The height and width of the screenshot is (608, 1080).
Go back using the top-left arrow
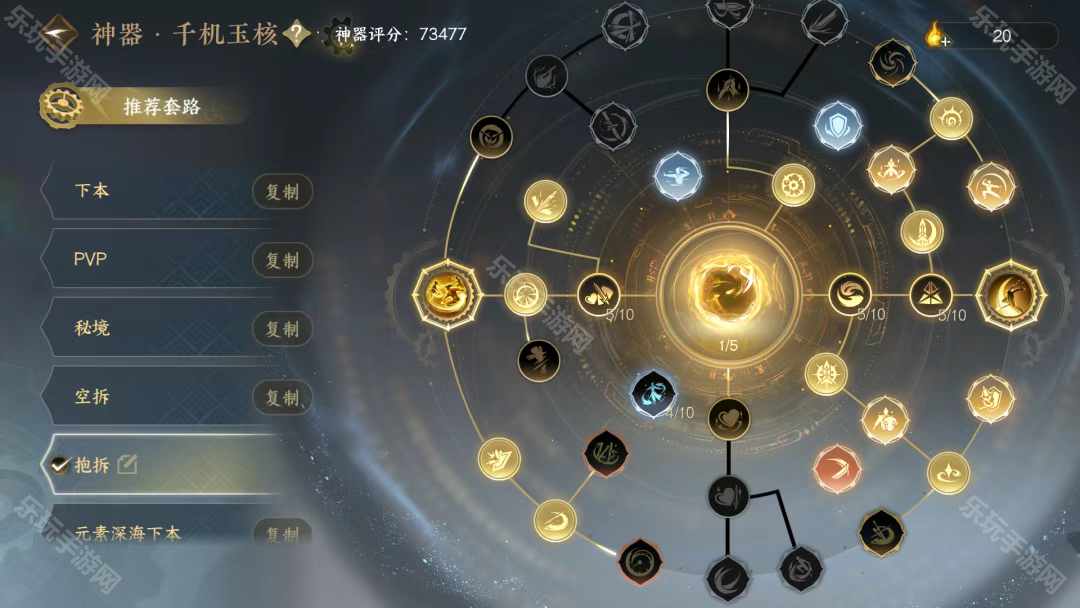[x=59, y=33]
